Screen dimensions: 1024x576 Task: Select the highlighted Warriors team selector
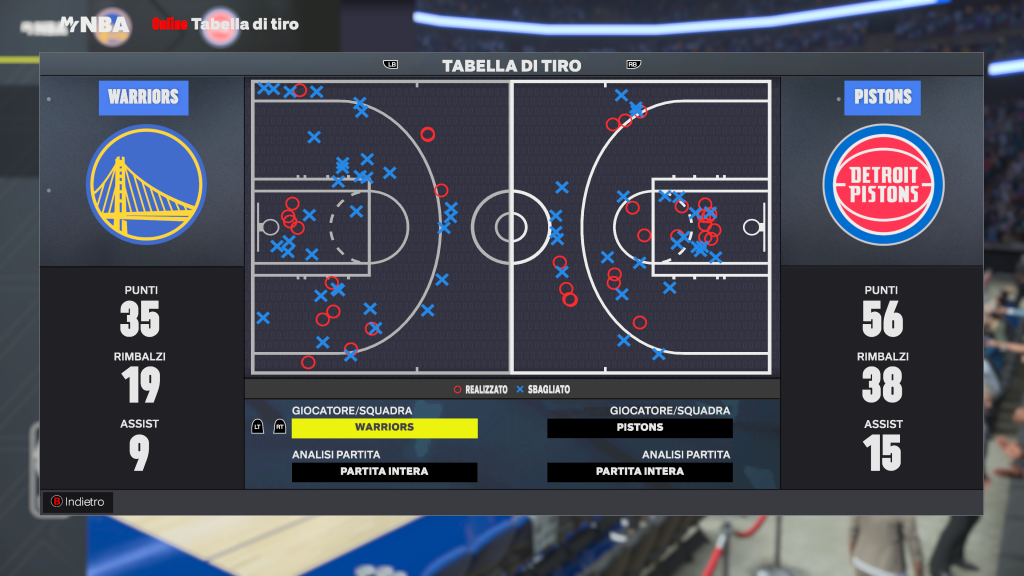pyautogui.click(x=385, y=428)
